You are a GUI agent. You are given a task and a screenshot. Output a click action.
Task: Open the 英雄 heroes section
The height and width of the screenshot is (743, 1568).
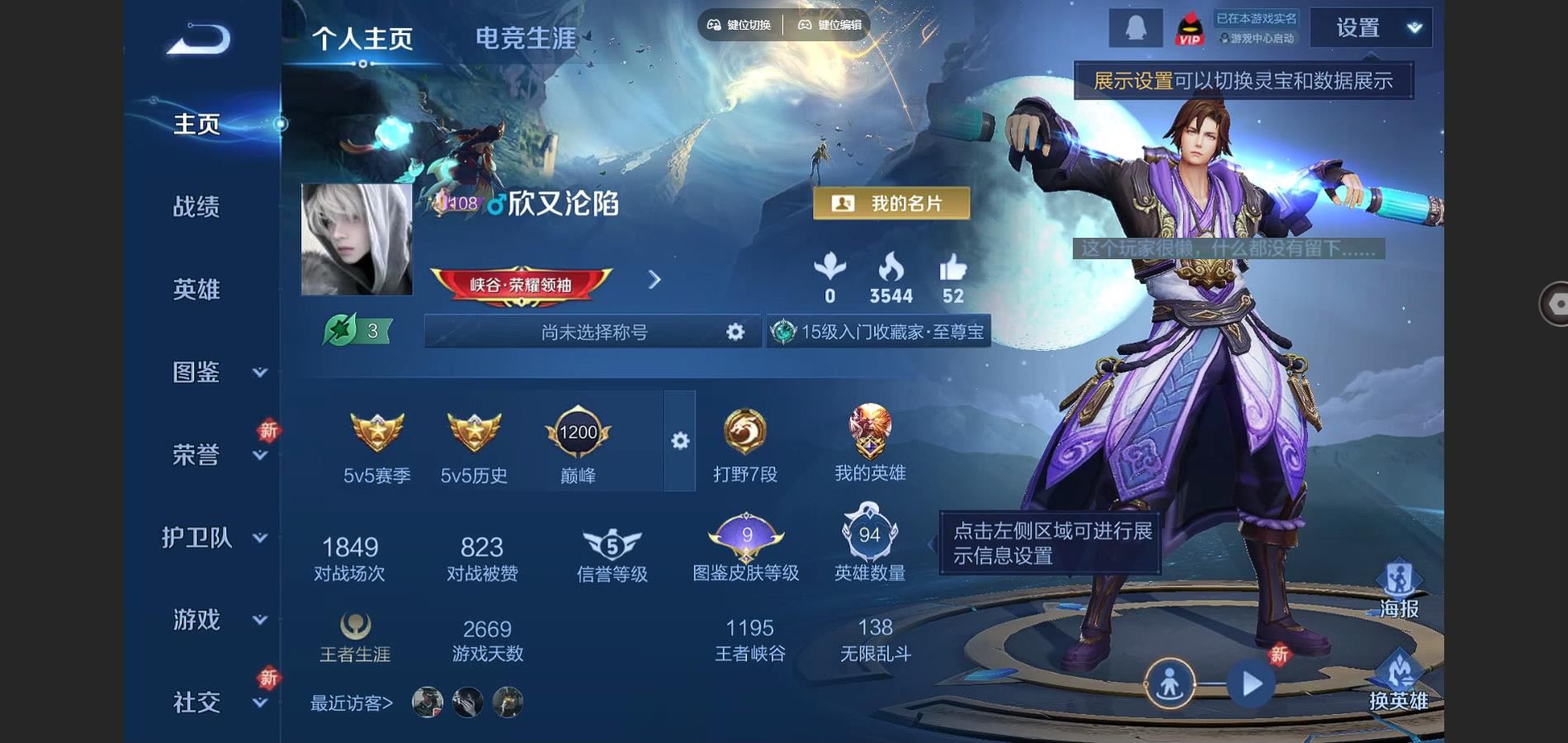click(196, 289)
